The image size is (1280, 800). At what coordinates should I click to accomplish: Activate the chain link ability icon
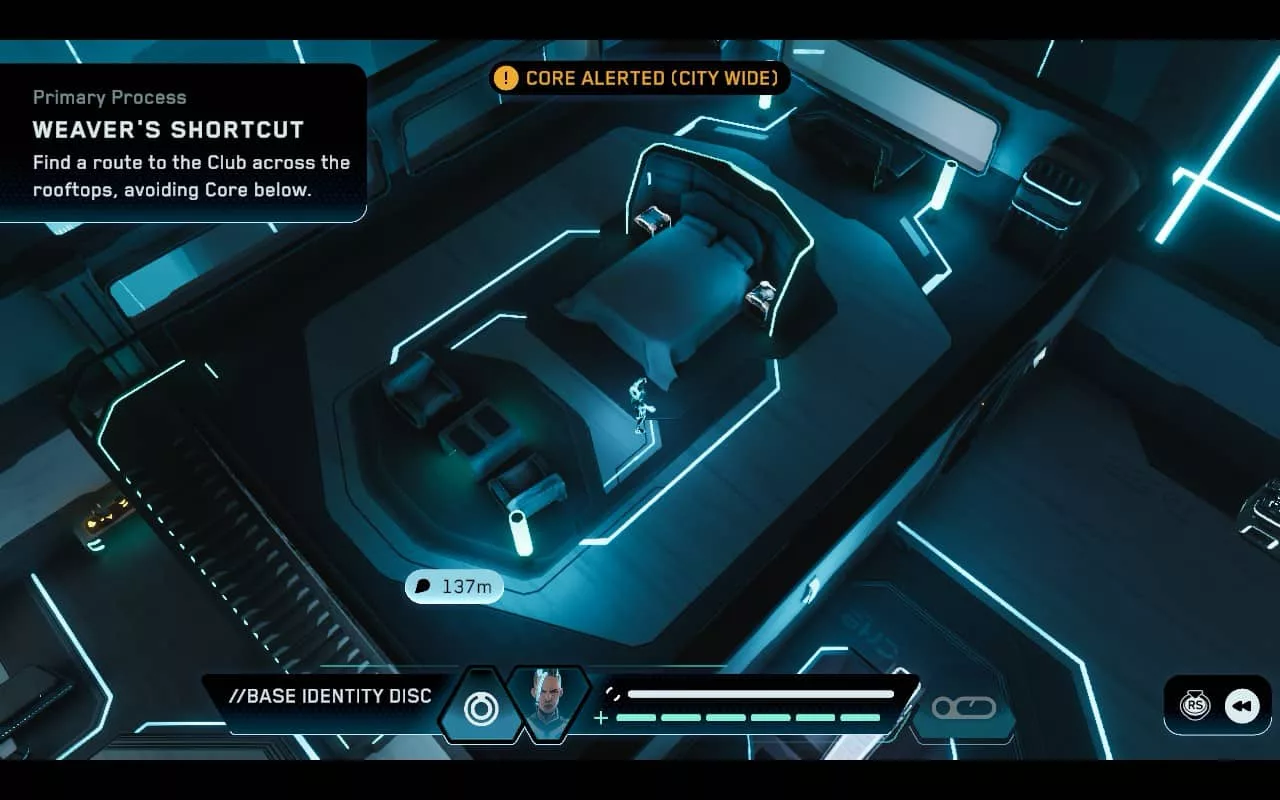pos(963,707)
